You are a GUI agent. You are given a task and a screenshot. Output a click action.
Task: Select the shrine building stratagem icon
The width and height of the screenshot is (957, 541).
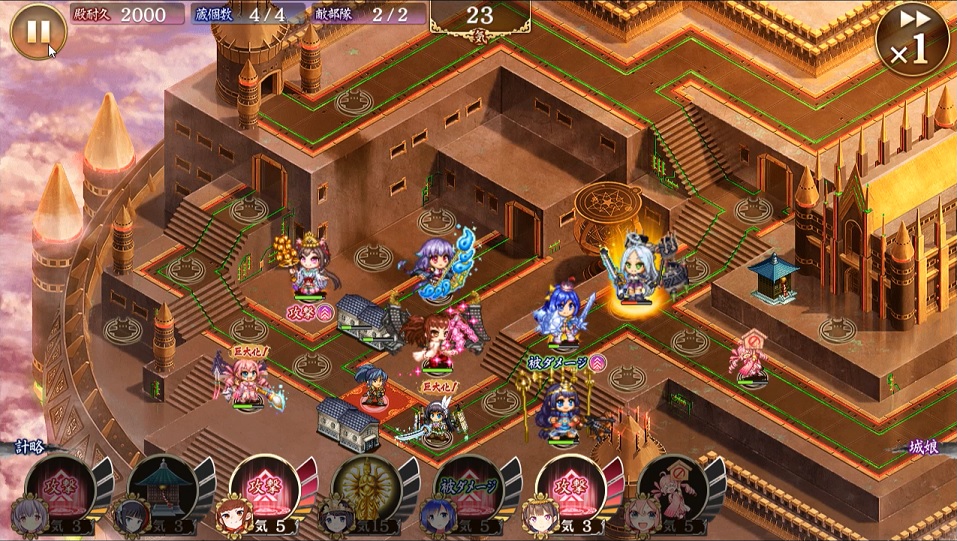pyautogui.click(x=163, y=491)
